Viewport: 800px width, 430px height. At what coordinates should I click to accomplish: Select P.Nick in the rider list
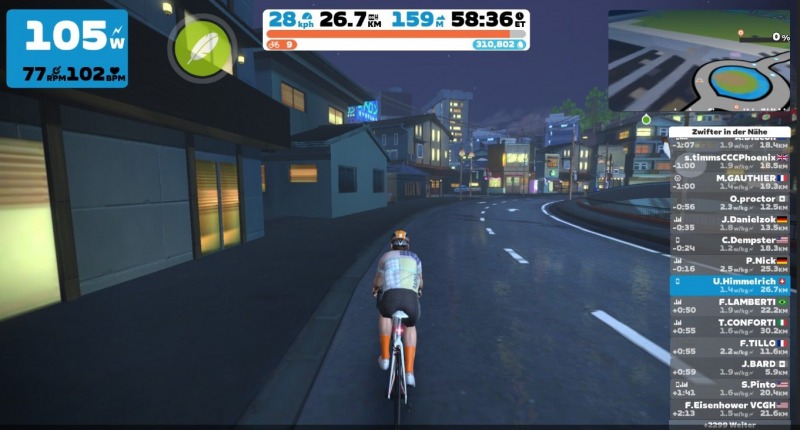coord(733,264)
